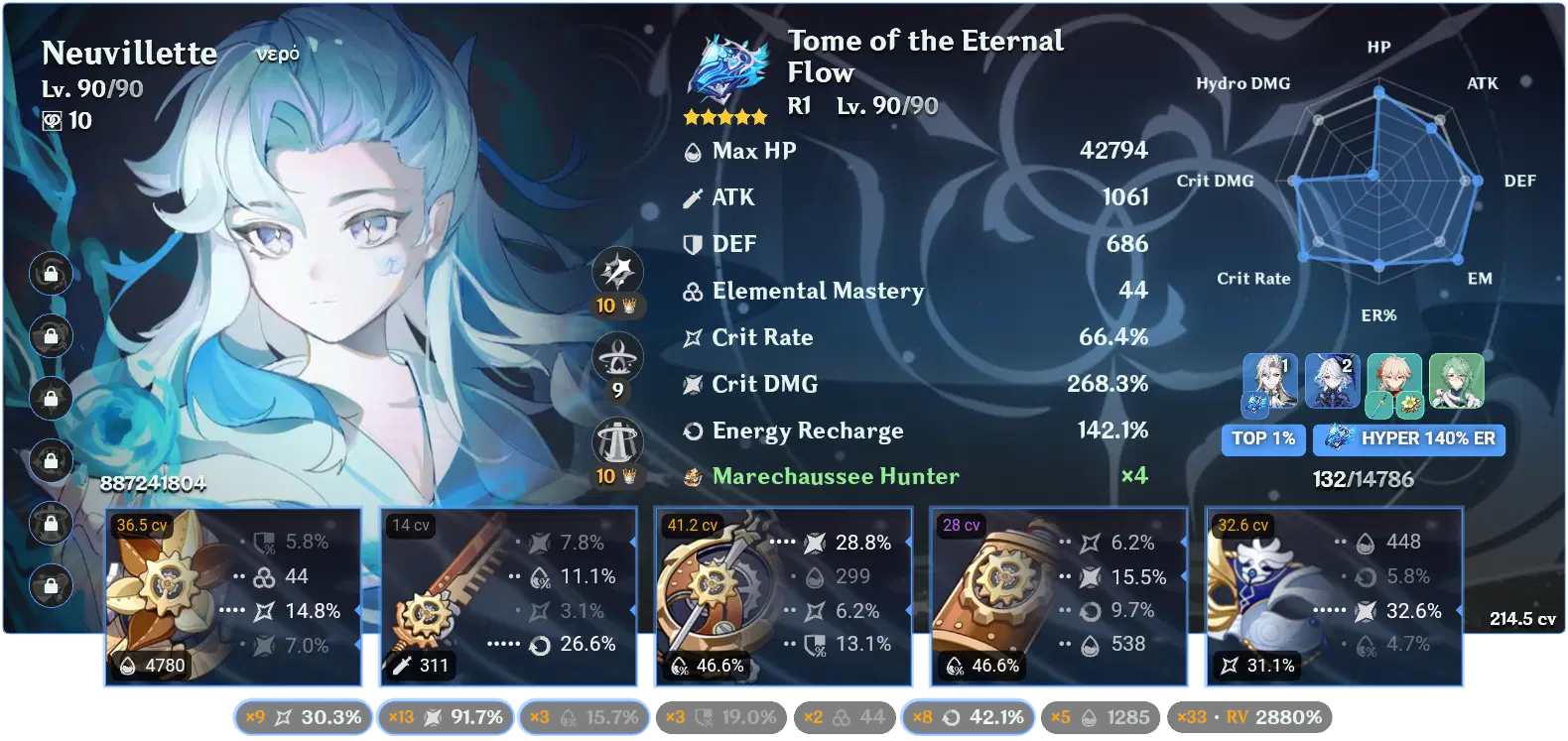
Task: Click the TOP 1% ranking badge
Action: tap(1263, 439)
